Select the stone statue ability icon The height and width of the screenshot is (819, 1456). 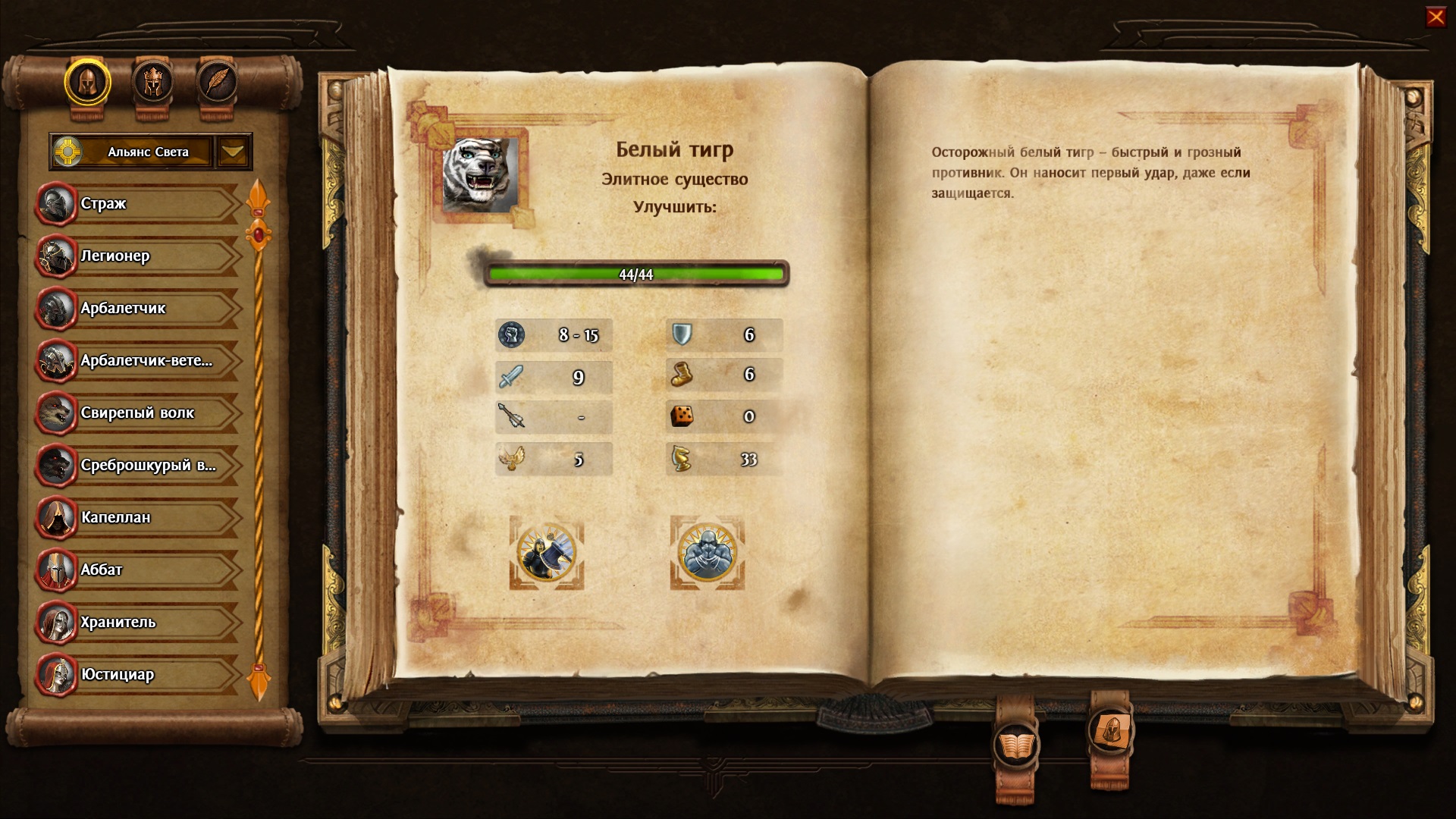pos(707,553)
